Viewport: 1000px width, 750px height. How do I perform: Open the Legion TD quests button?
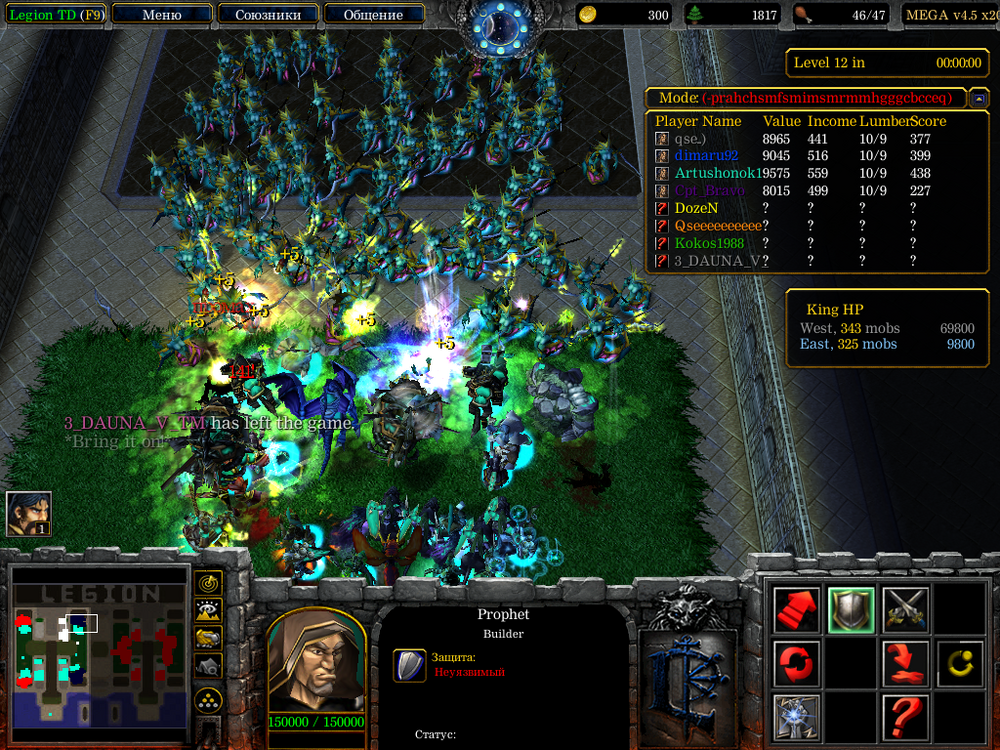pyautogui.click(x=53, y=15)
